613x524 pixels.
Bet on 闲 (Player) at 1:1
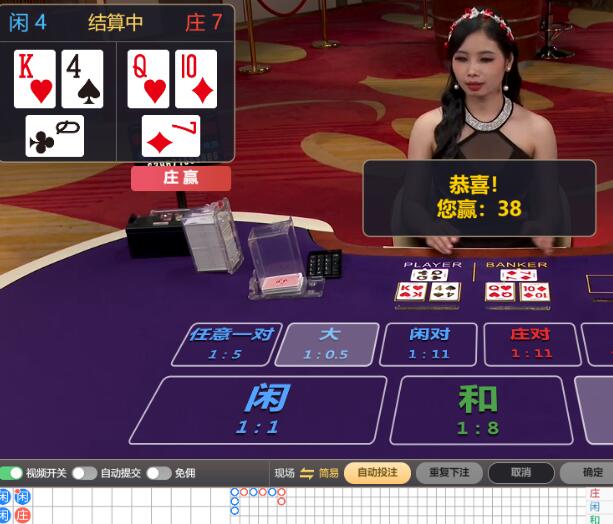(x=257, y=410)
